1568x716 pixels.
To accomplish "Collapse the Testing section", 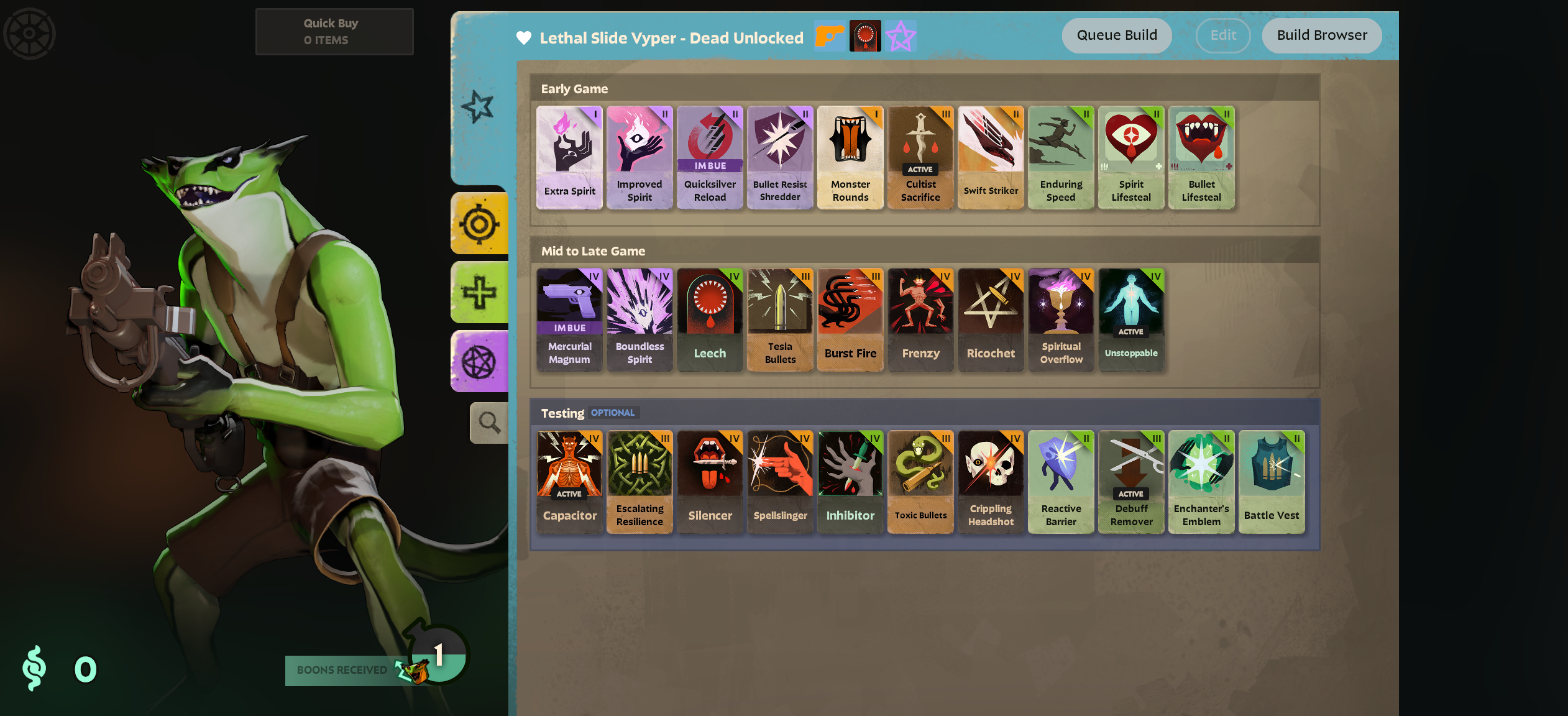I will [561, 413].
